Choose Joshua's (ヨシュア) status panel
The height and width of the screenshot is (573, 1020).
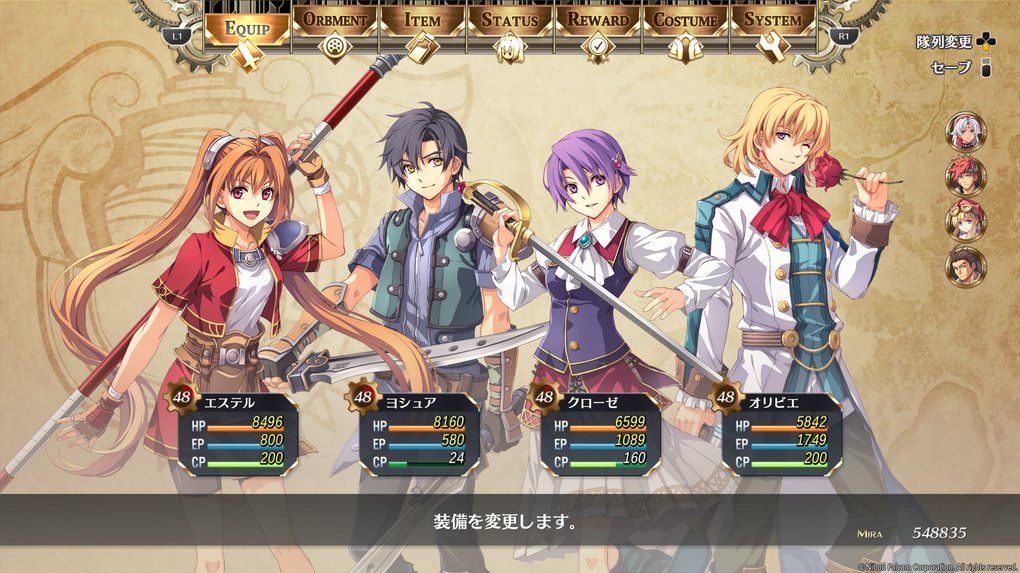click(416, 430)
